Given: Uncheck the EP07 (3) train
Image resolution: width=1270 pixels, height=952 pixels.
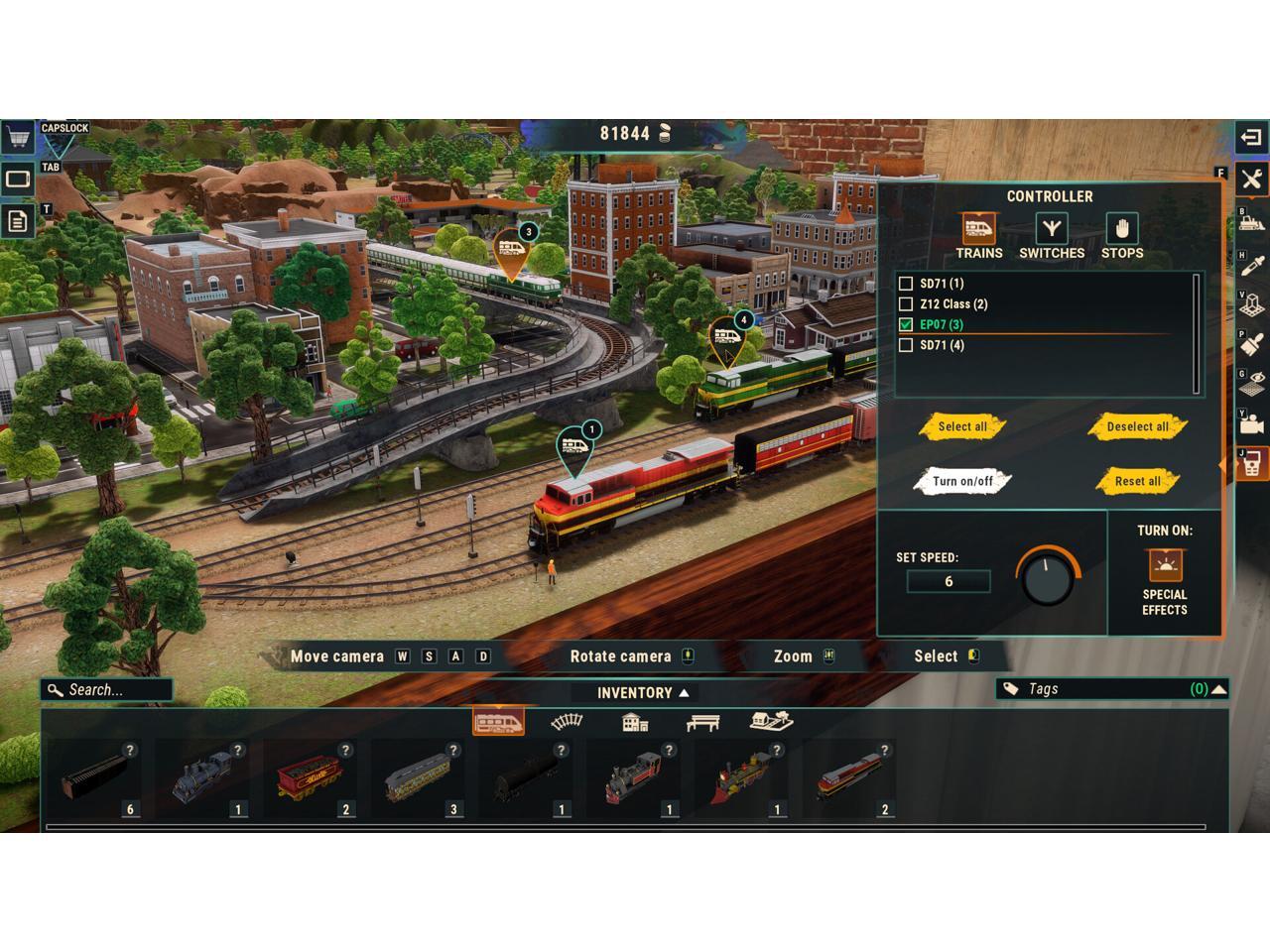Looking at the screenshot, I should coord(906,325).
